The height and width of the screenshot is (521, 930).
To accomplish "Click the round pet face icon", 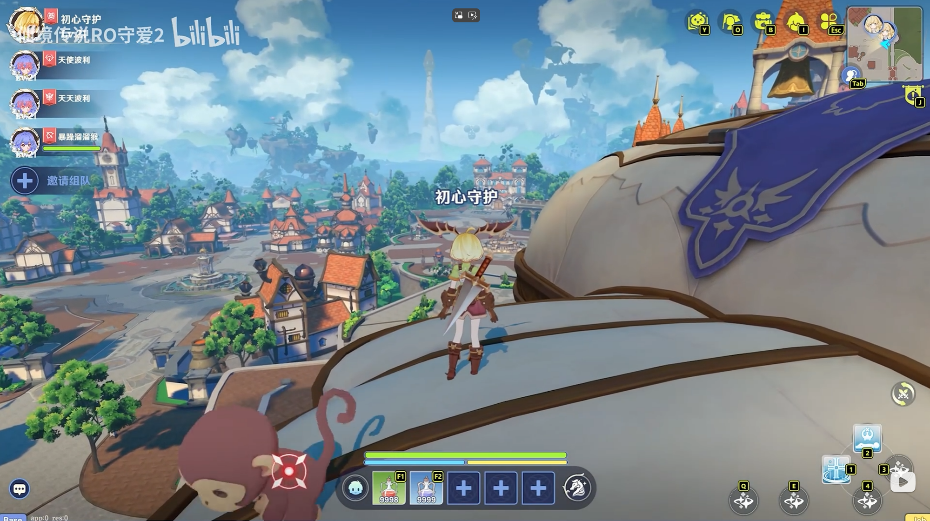I will point(355,488).
